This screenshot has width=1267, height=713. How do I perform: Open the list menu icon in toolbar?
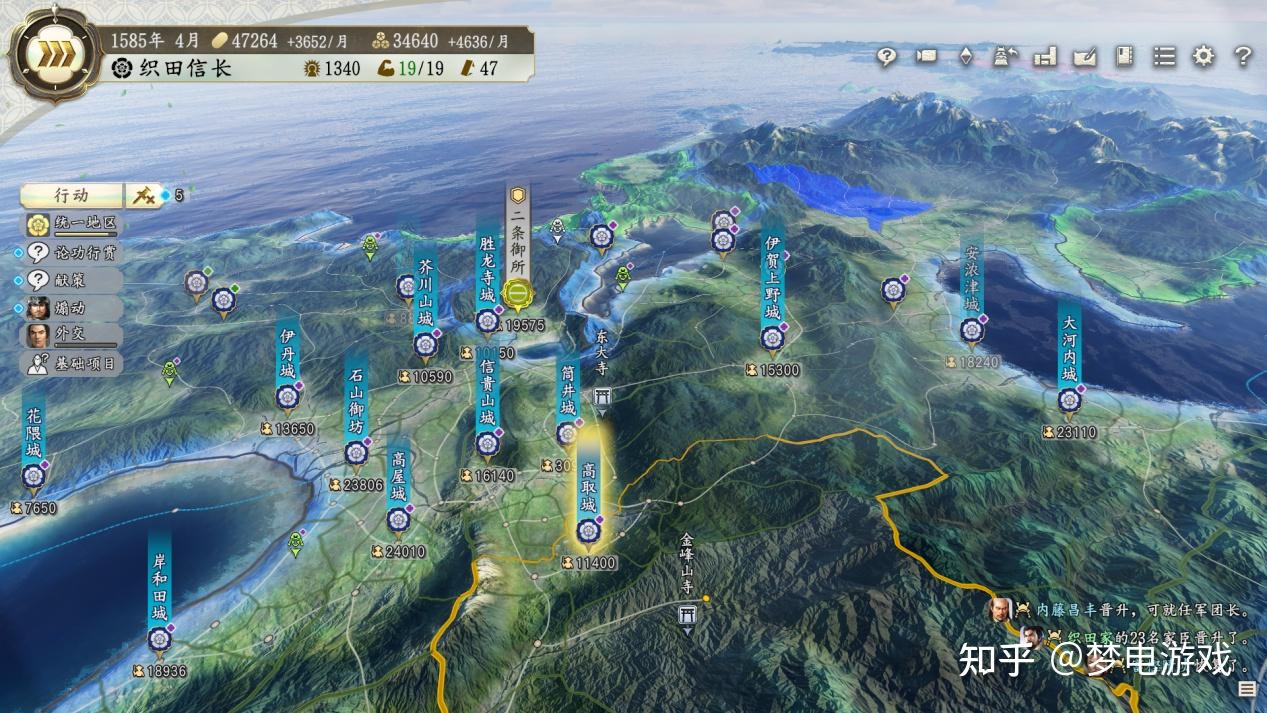point(1164,56)
